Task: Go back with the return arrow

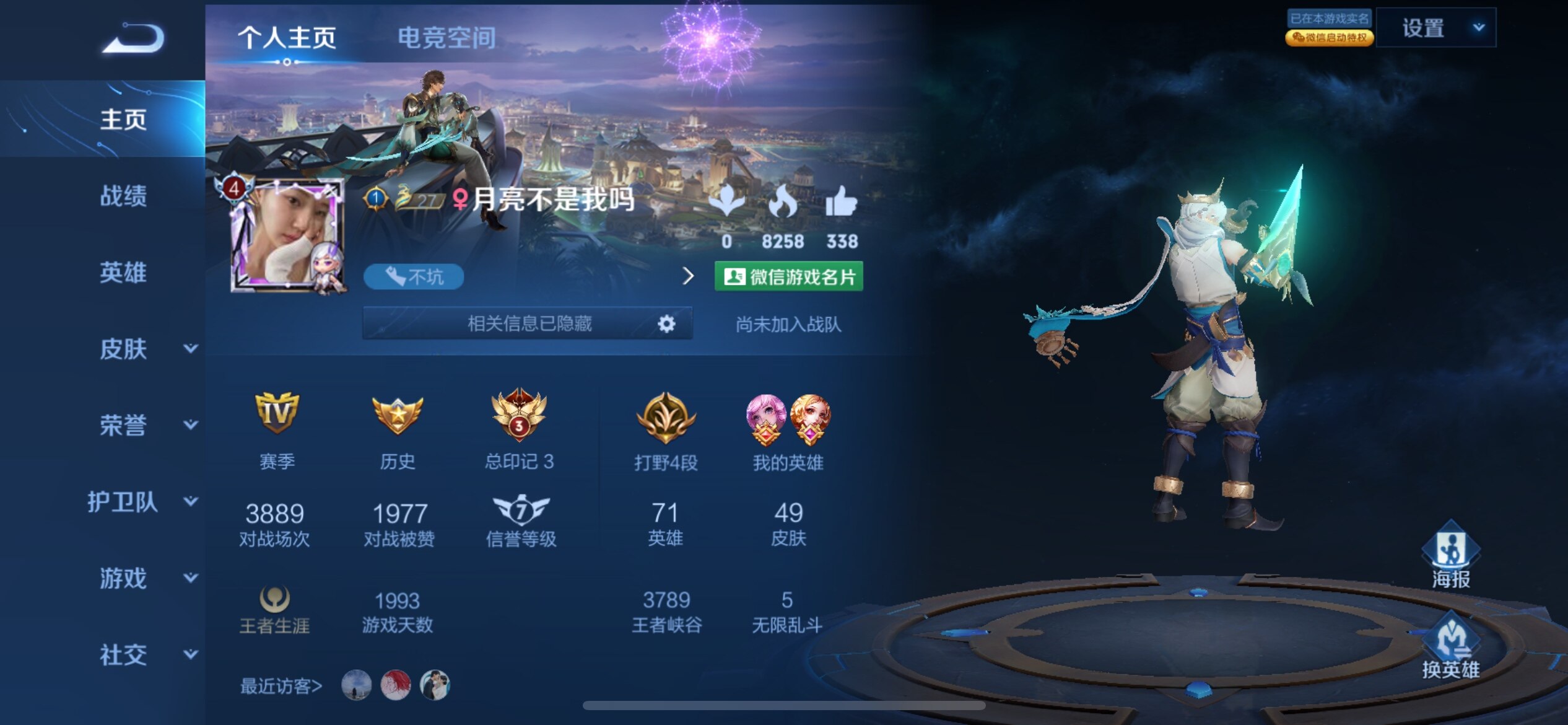Action: click(134, 38)
